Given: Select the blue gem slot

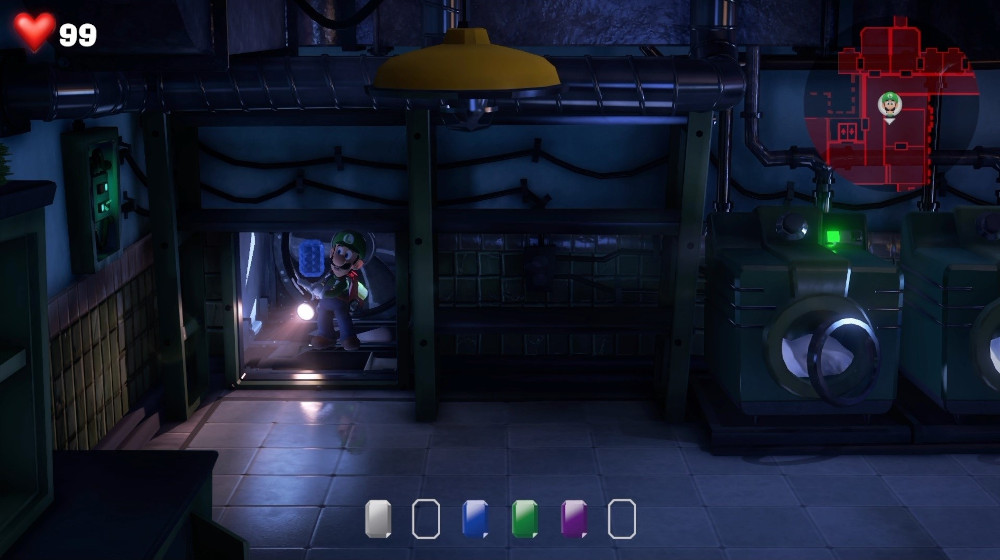Looking at the screenshot, I should [x=475, y=519].
